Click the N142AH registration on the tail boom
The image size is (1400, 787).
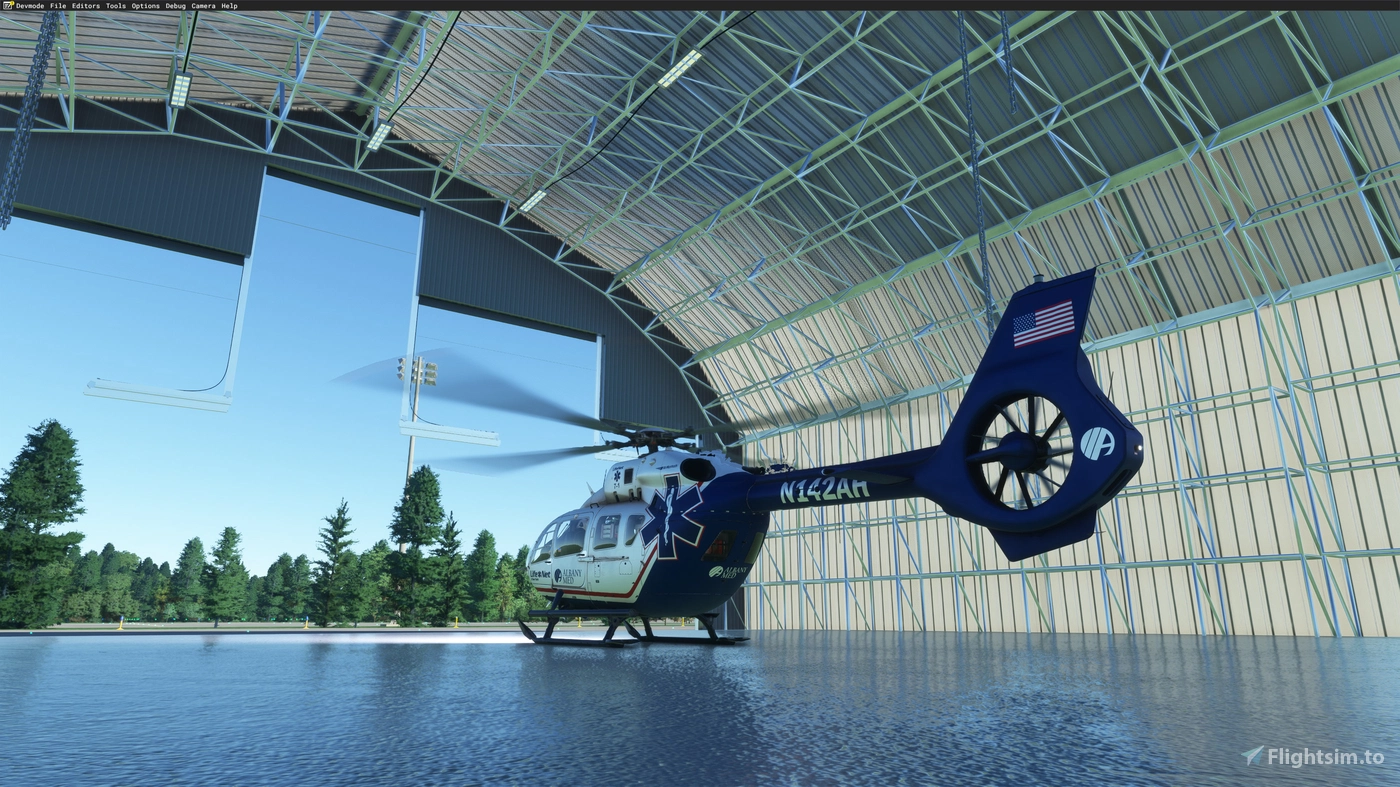824,487
